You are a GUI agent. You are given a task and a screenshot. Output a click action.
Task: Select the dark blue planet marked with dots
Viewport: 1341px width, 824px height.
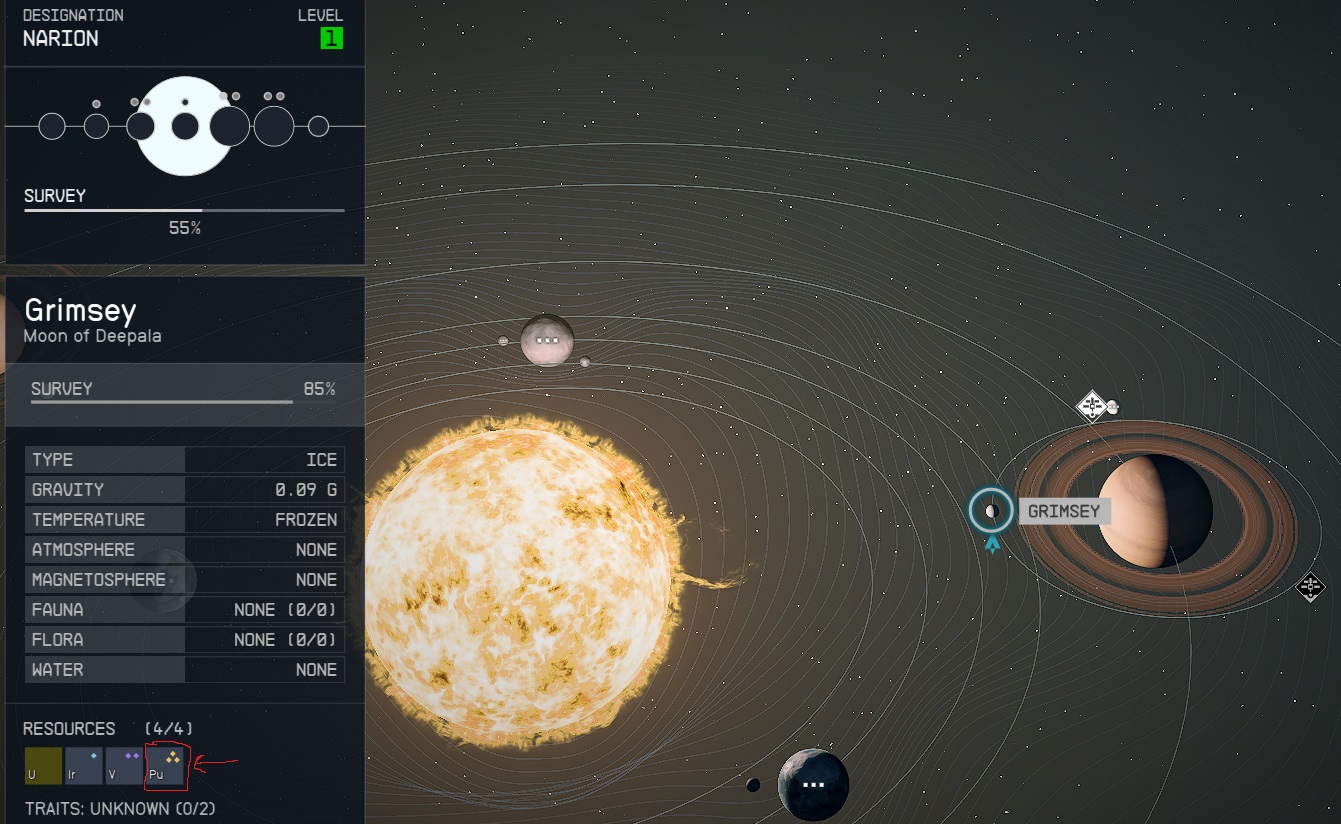(x=813, y=785)
